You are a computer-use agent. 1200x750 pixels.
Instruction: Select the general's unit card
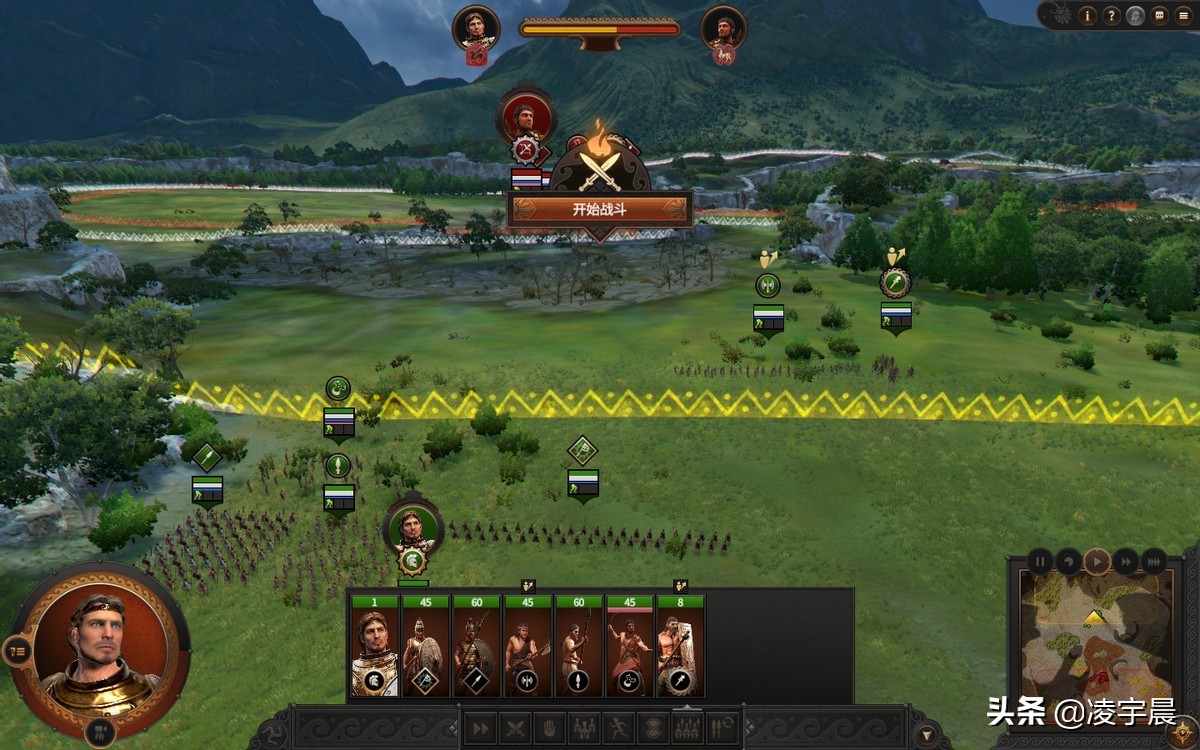coord(375,648)
